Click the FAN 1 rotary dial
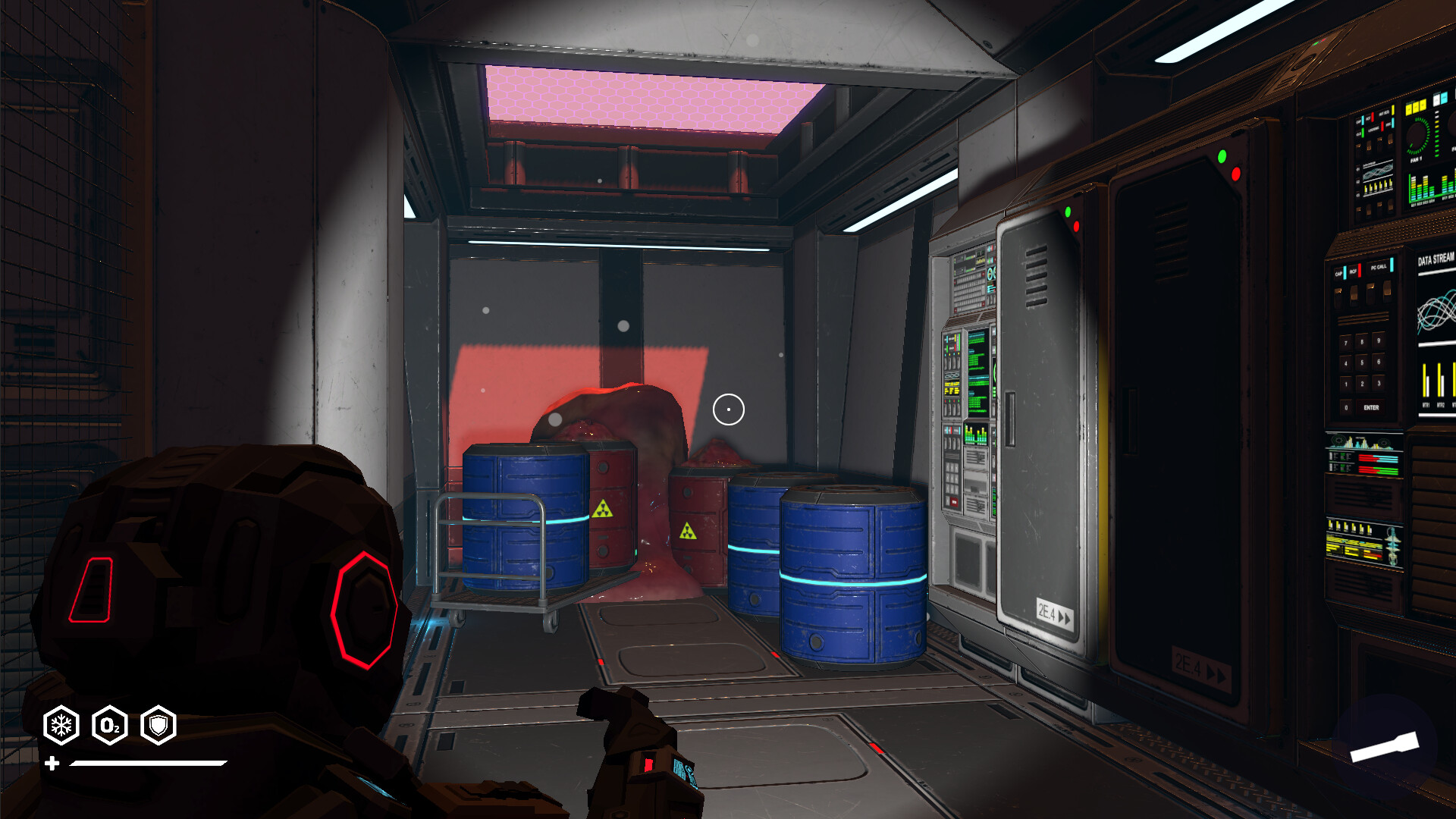The image size is (1456, 819). tap(1417, 134)
